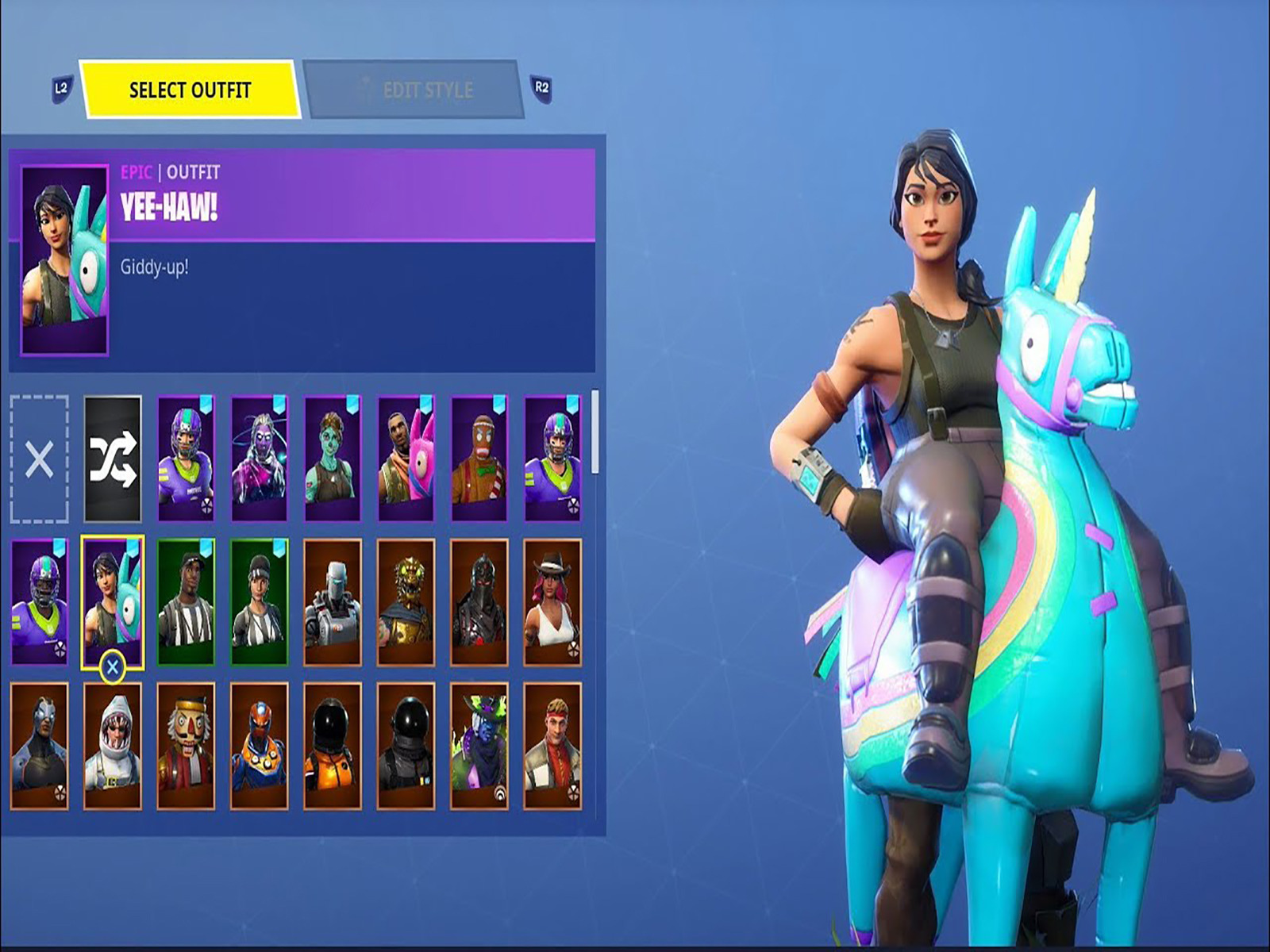Choose the outfit with the pink llama

click(x=406, y=459)
